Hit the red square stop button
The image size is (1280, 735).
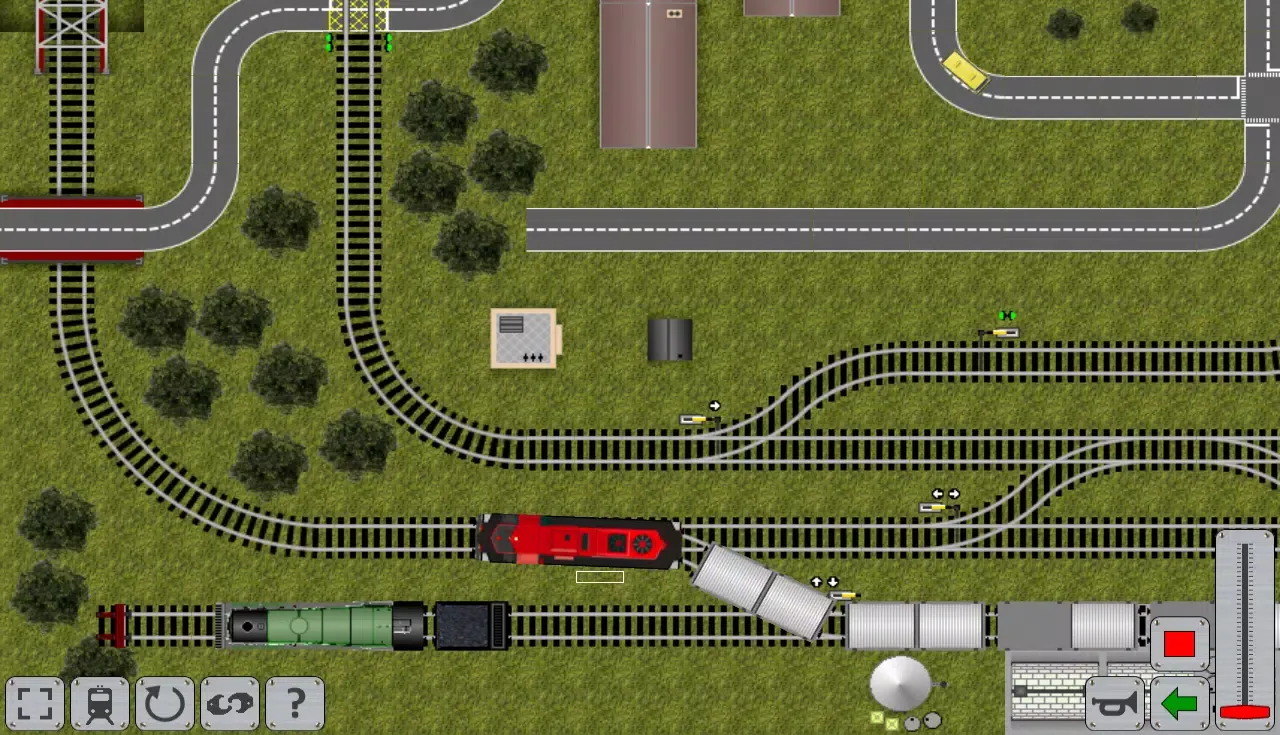(1180, 644)
